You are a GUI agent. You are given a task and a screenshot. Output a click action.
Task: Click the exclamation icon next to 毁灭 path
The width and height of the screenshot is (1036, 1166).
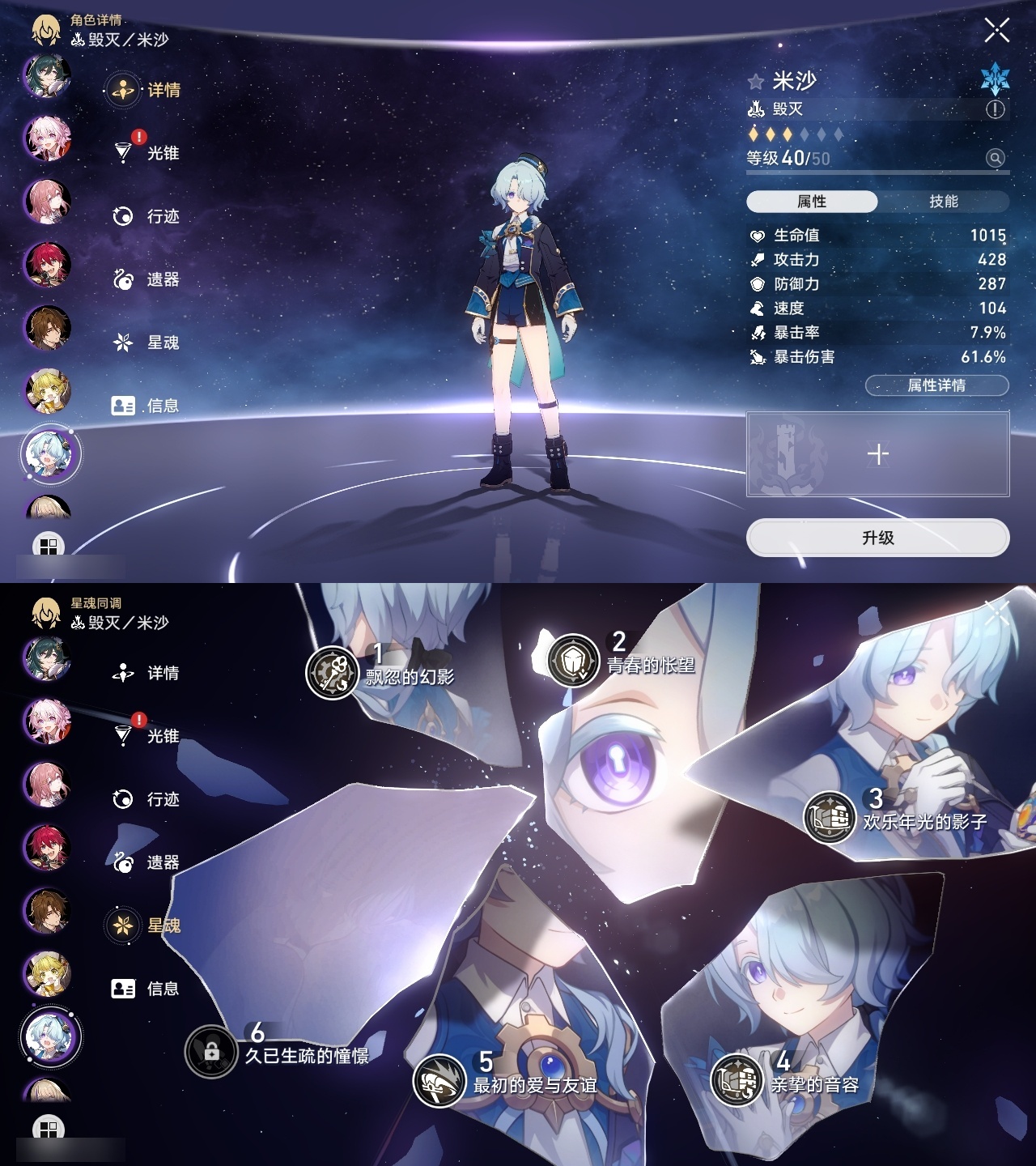tap(993, 110)
